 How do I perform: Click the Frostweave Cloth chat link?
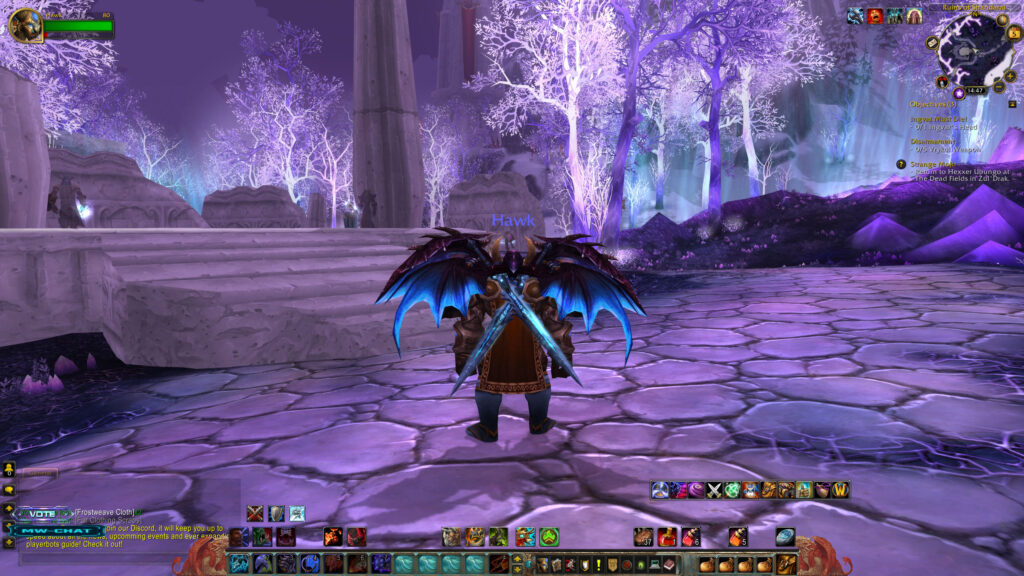(x=103, y=512)
